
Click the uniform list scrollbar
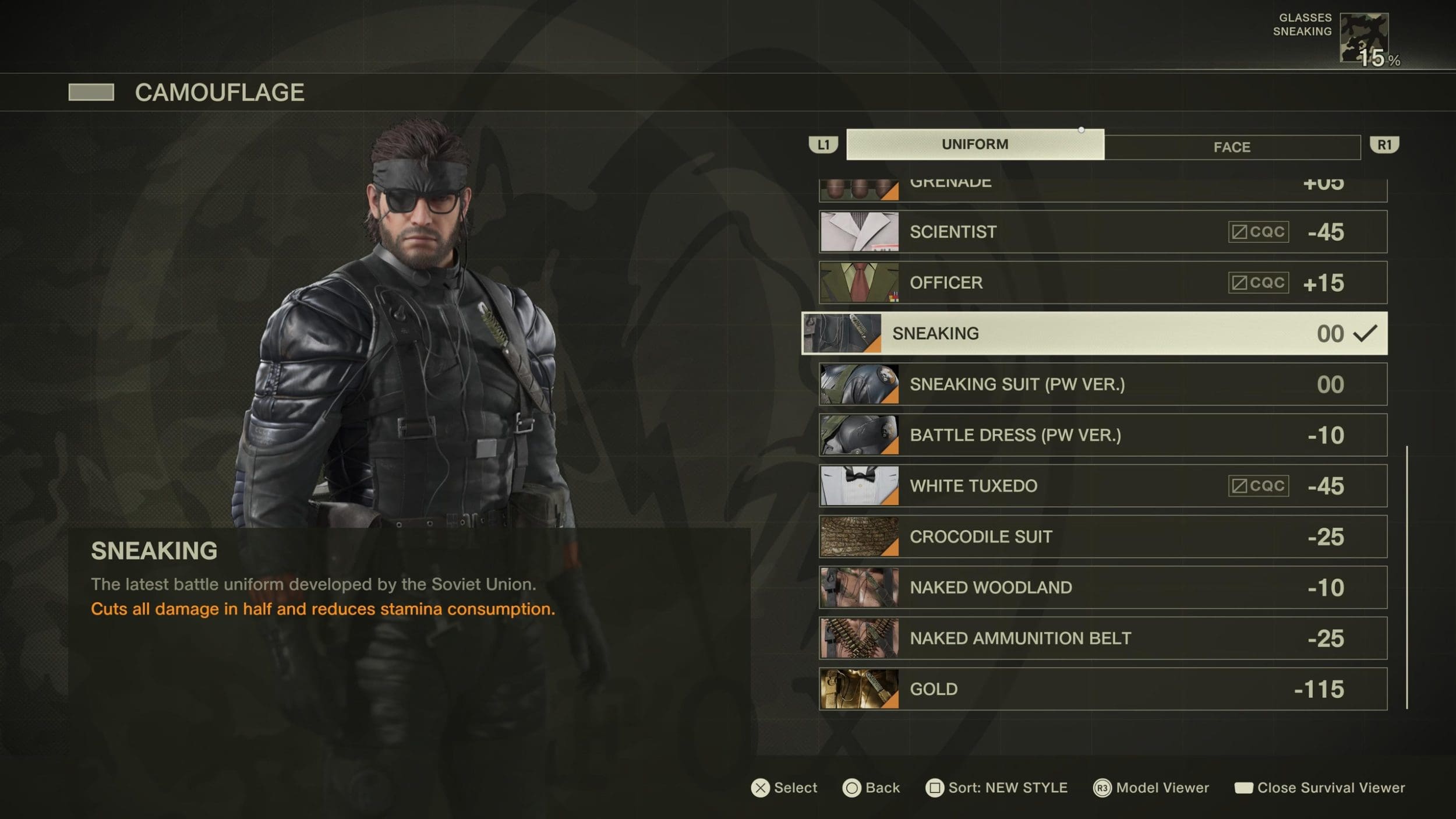pos(1406,577)
